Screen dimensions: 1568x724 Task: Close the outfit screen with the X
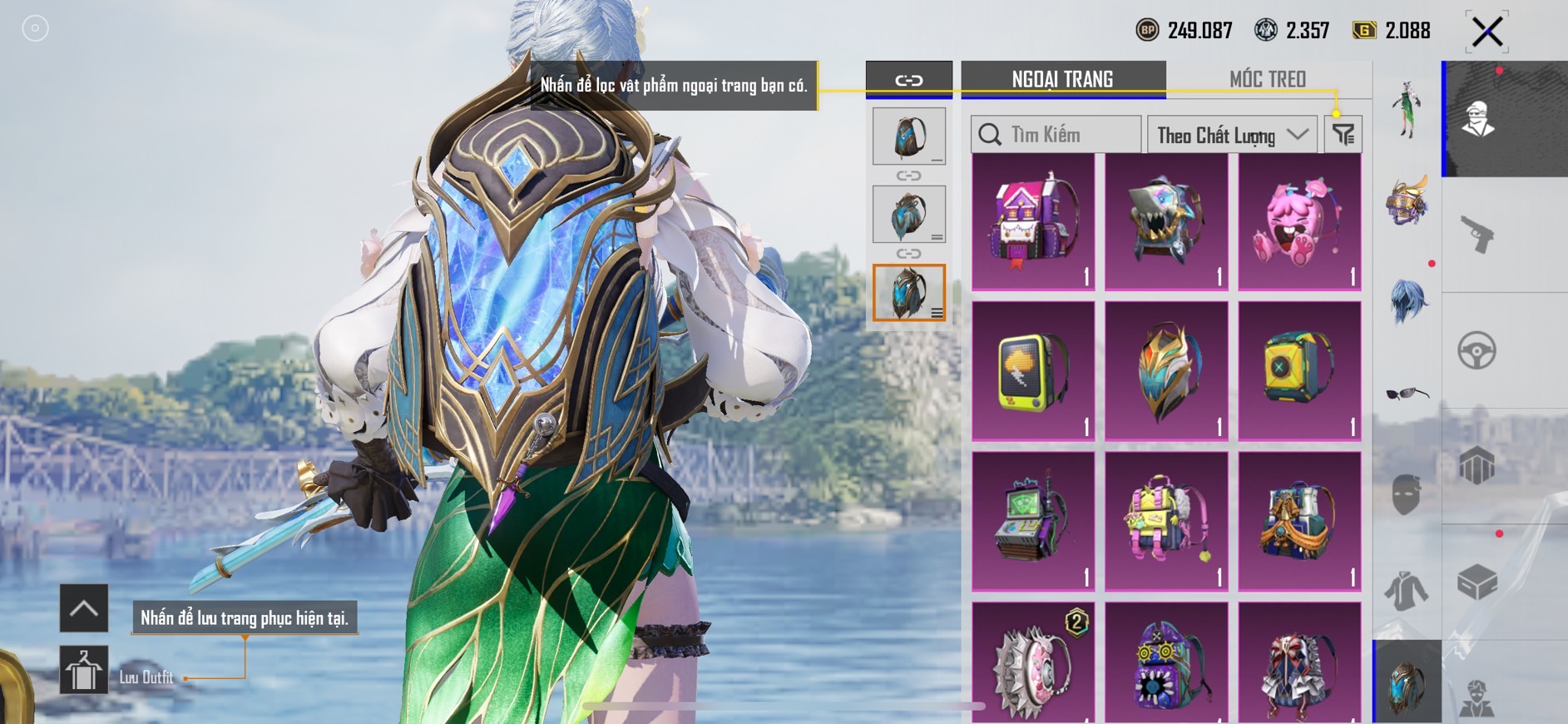coord(1486,32)
